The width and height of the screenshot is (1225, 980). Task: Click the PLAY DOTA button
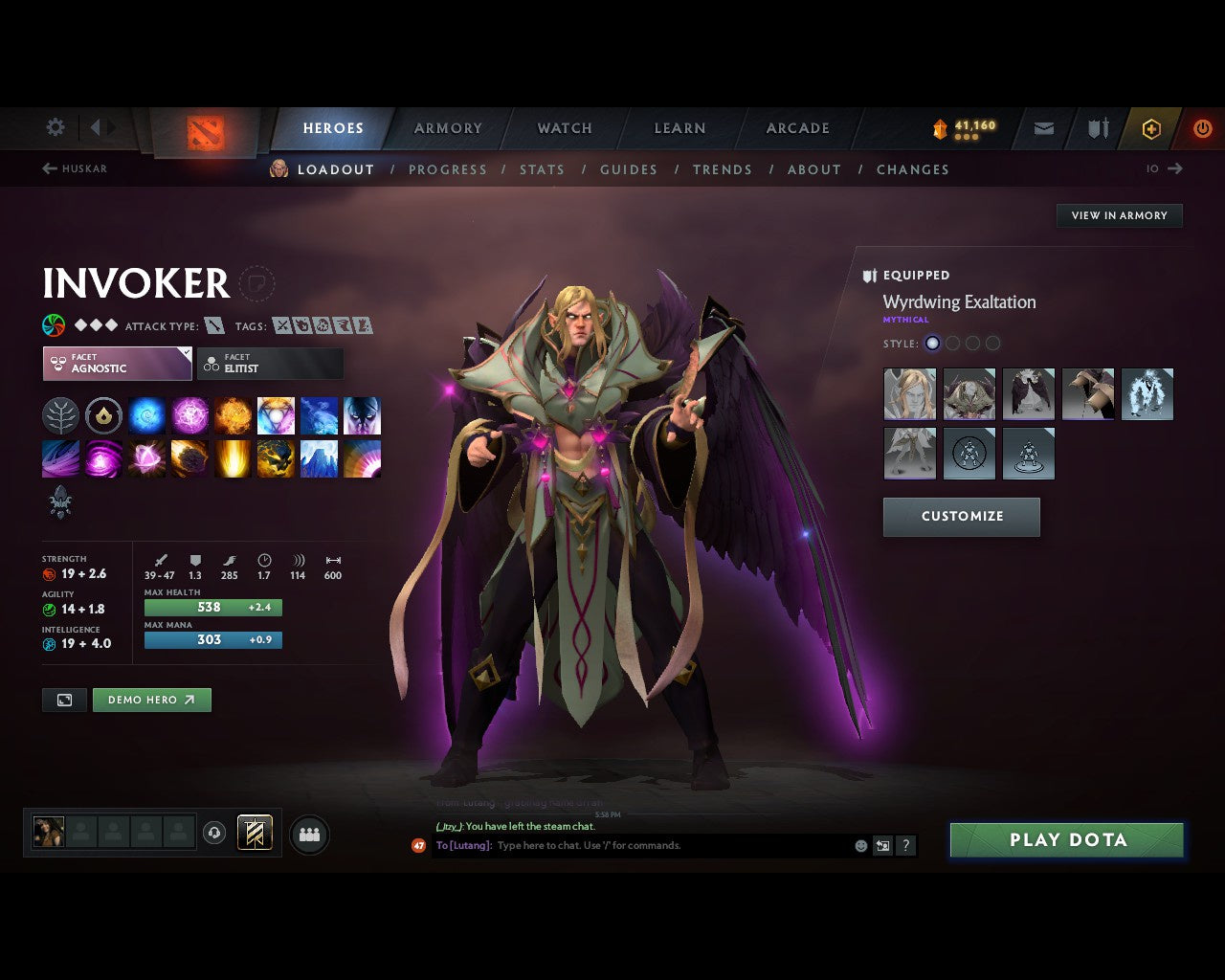click(1066, 839)
